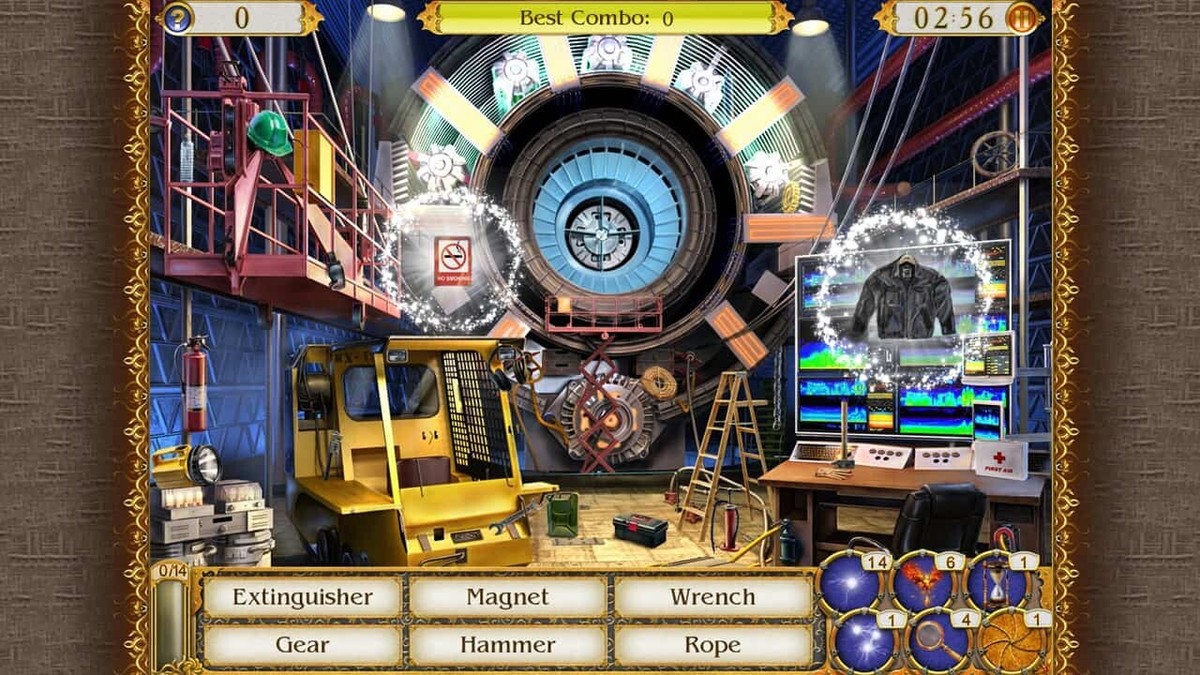The height and width of the screenshot is (675, 1200).
Task: Activate the single lightning spark power-up
Action: click(x=850, y=582)
